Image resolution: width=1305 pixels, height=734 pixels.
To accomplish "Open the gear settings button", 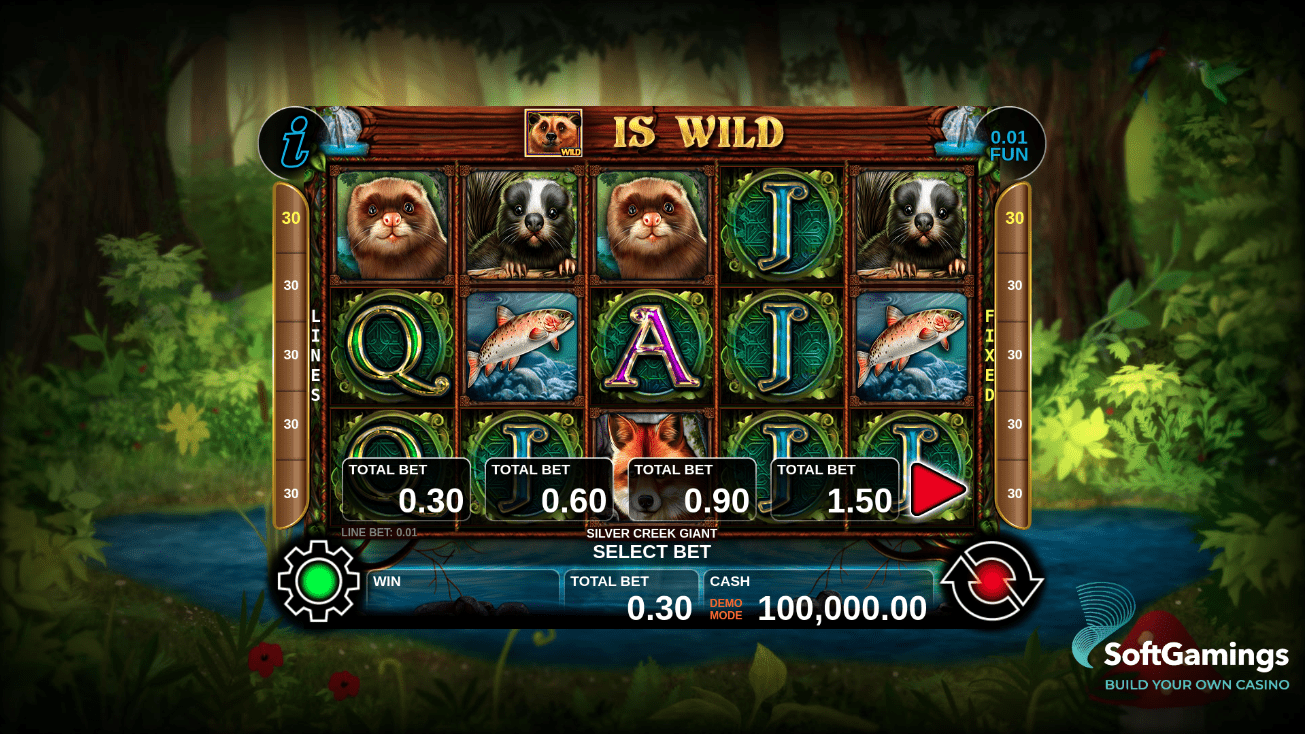I will 318,580.
